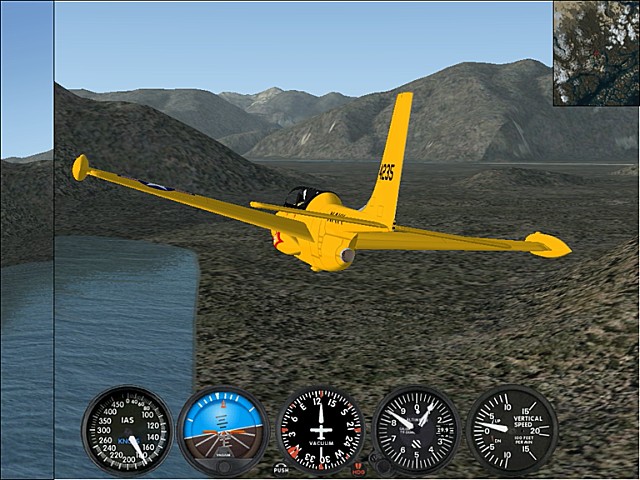Click the vacuum heading indicator gauge
Screen dimensions: 640x480
point(320,431)
